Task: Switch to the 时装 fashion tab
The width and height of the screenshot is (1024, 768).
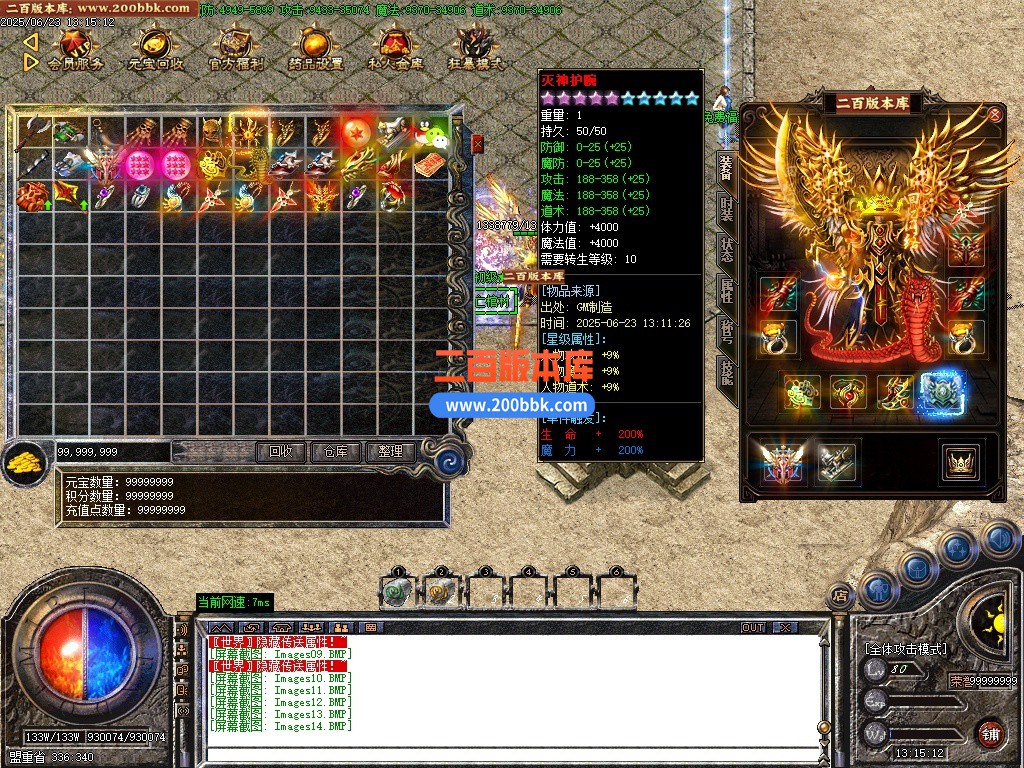Action: point(727,209)
